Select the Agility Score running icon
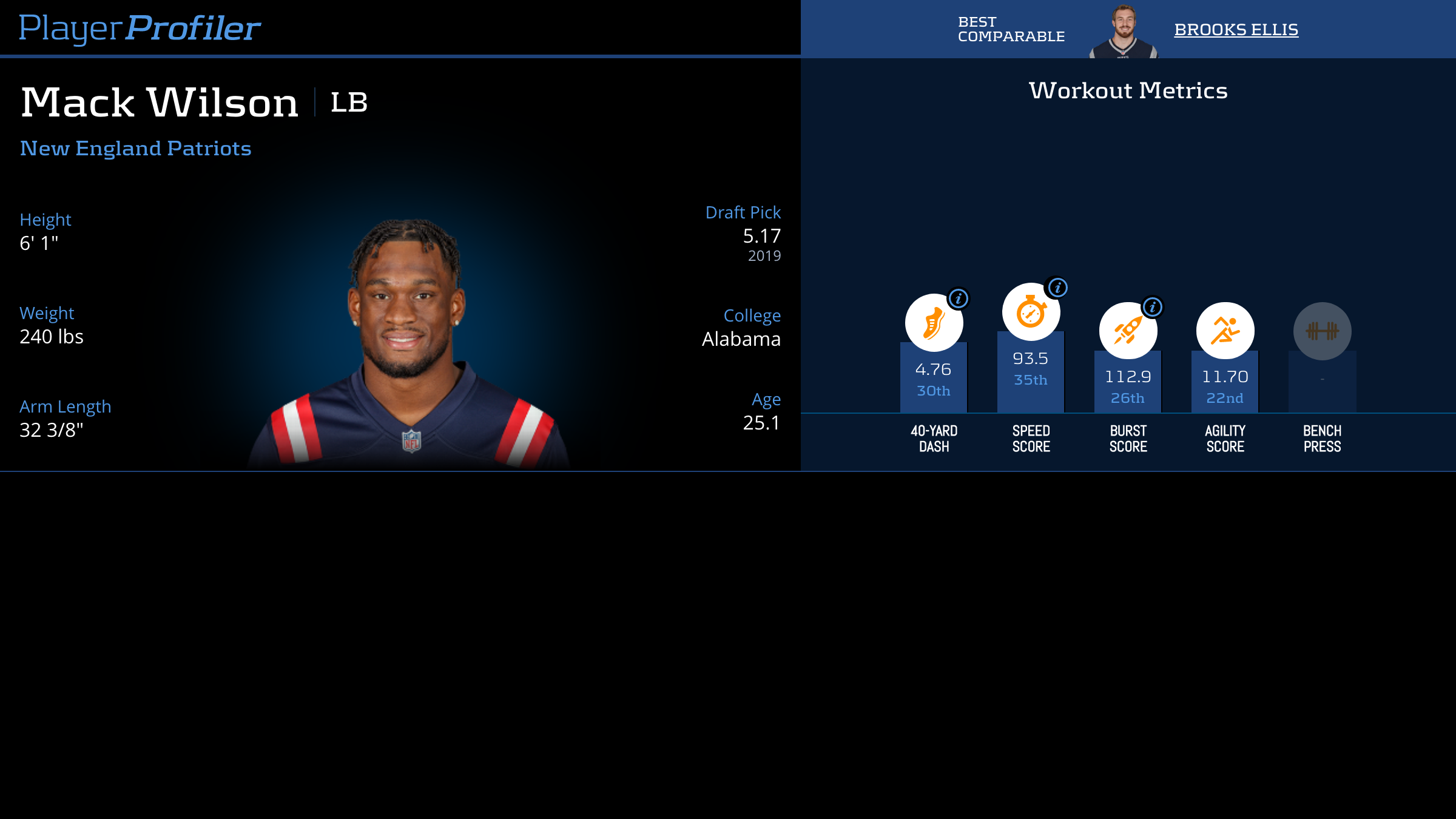 tap(1225, 331)
